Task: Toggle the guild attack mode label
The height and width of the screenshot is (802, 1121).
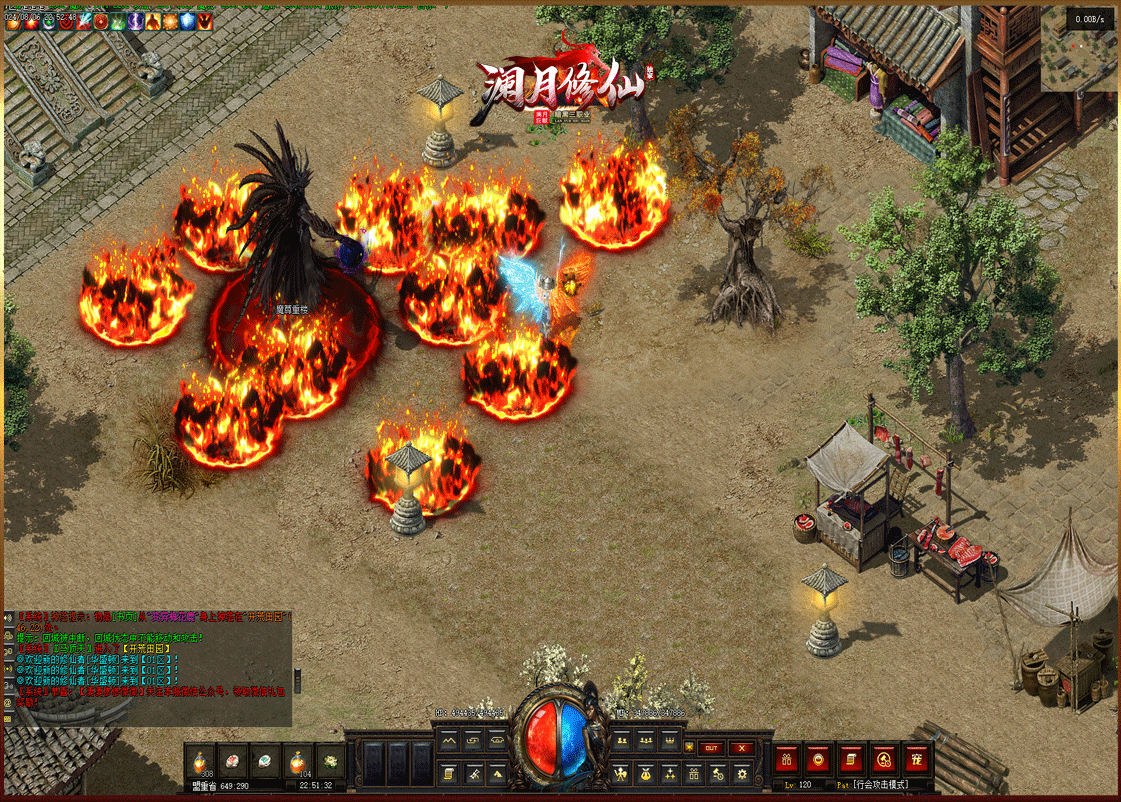Action: point(880,785)
